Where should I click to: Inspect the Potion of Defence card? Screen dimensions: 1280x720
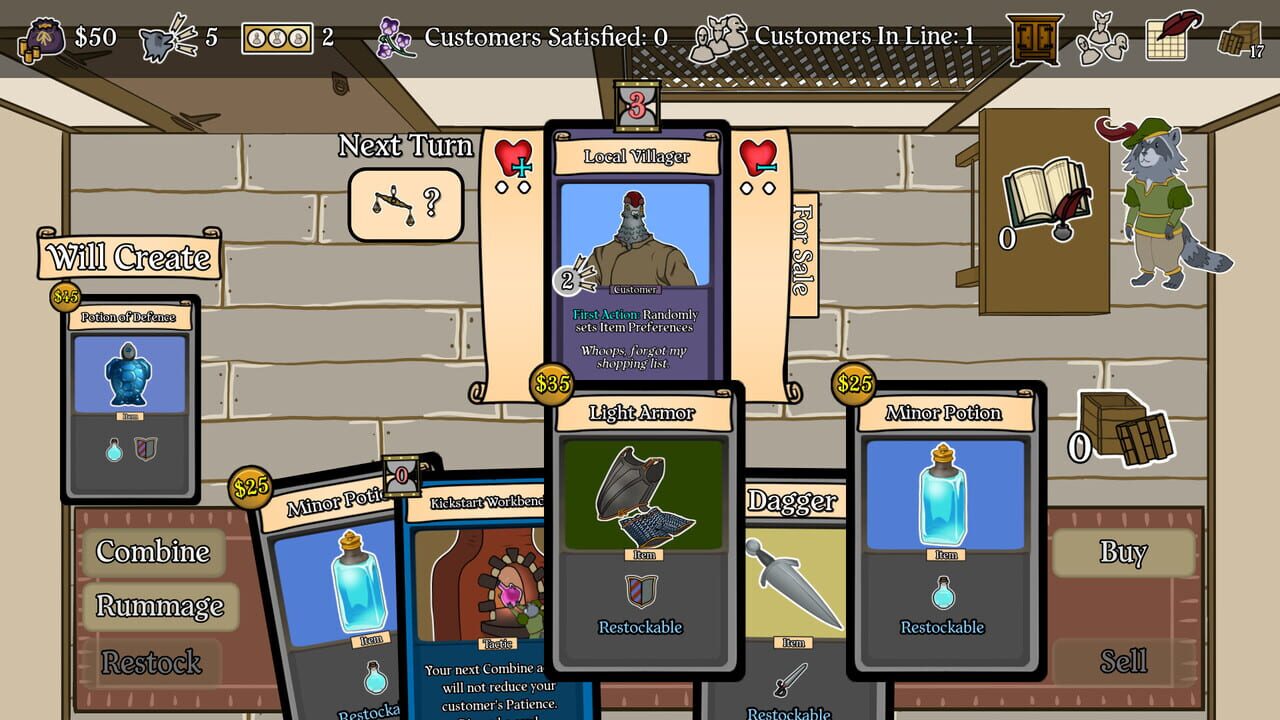130,400
